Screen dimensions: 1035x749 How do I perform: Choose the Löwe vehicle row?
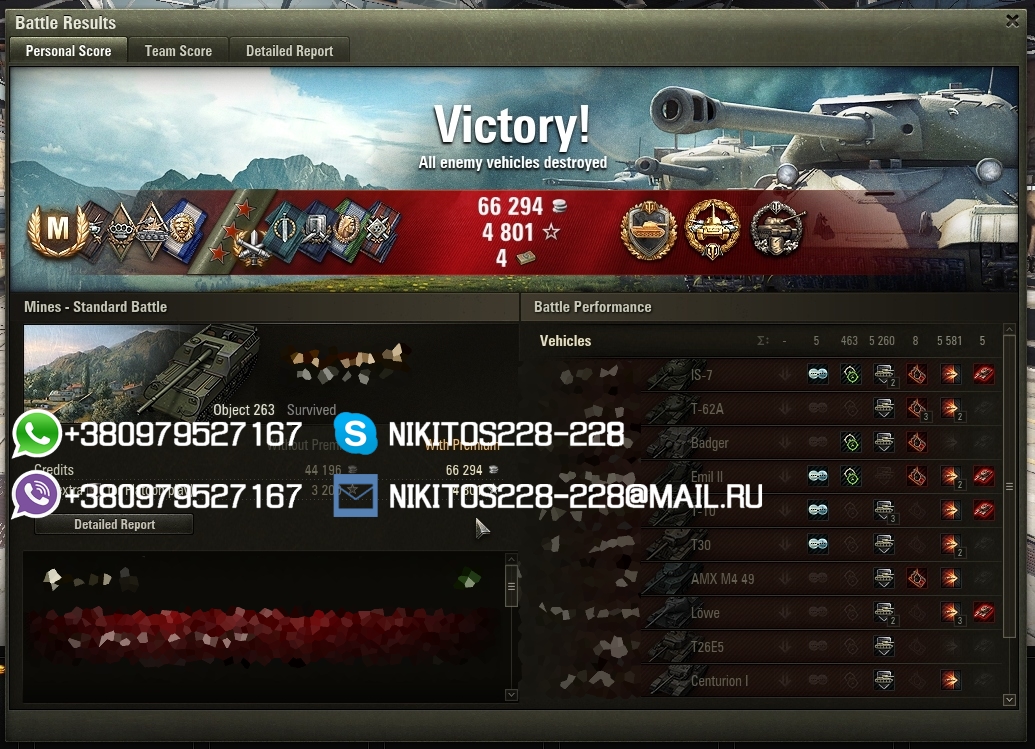click(x=705, y=613)
